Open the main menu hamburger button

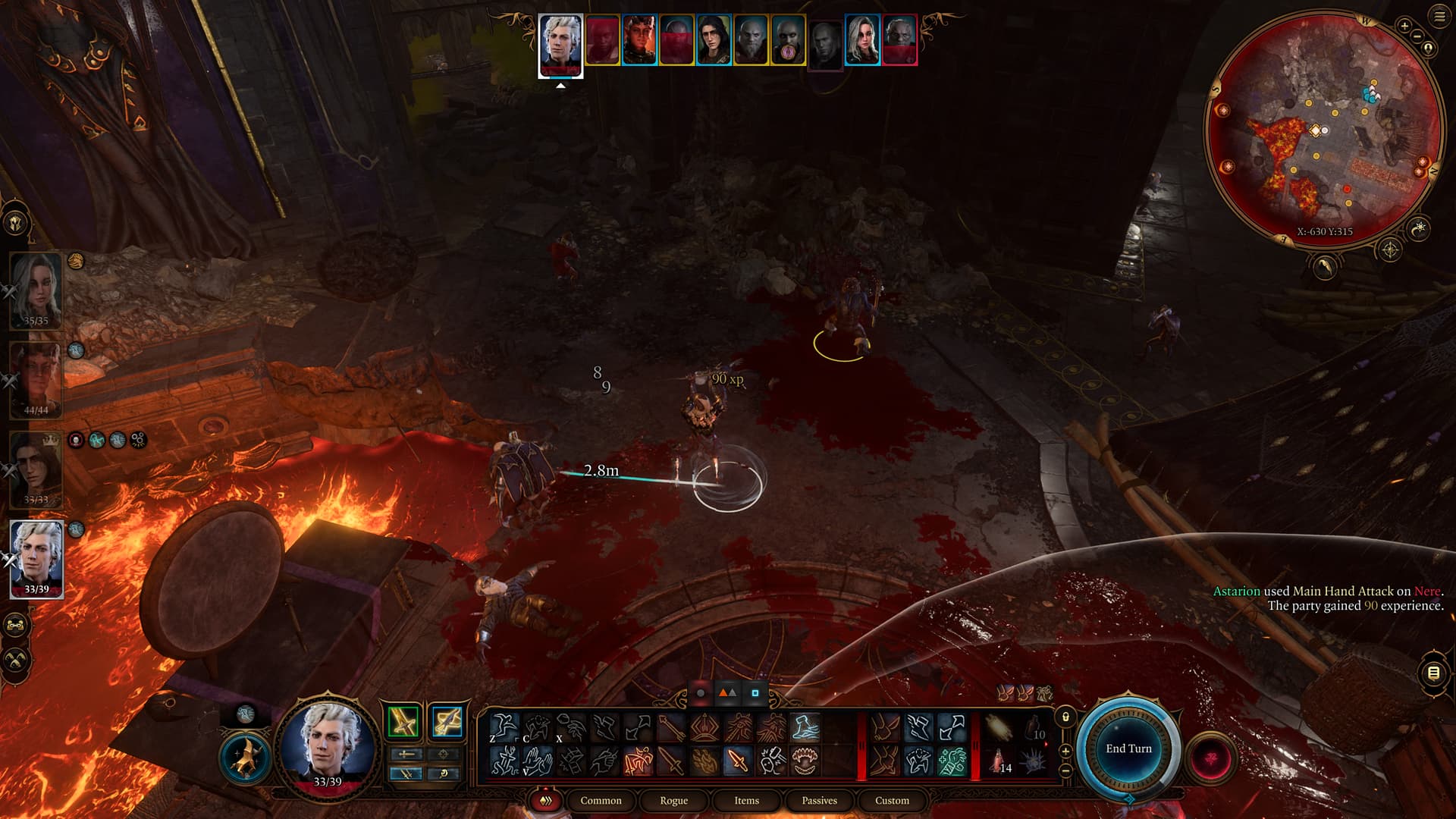pyautogui.click(x=1439, y=17)
